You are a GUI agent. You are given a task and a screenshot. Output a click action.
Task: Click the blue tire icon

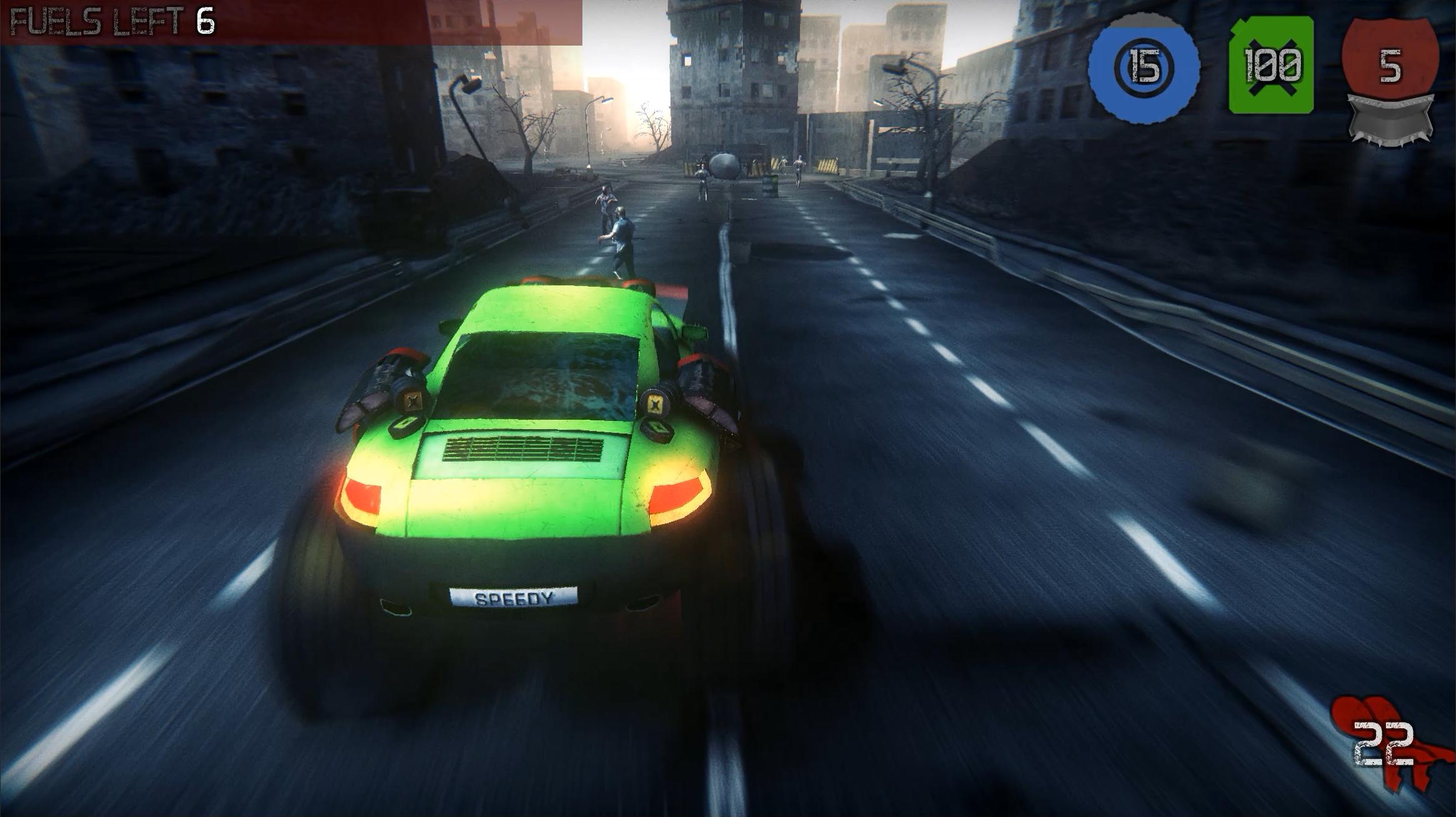click(1144, 68)
